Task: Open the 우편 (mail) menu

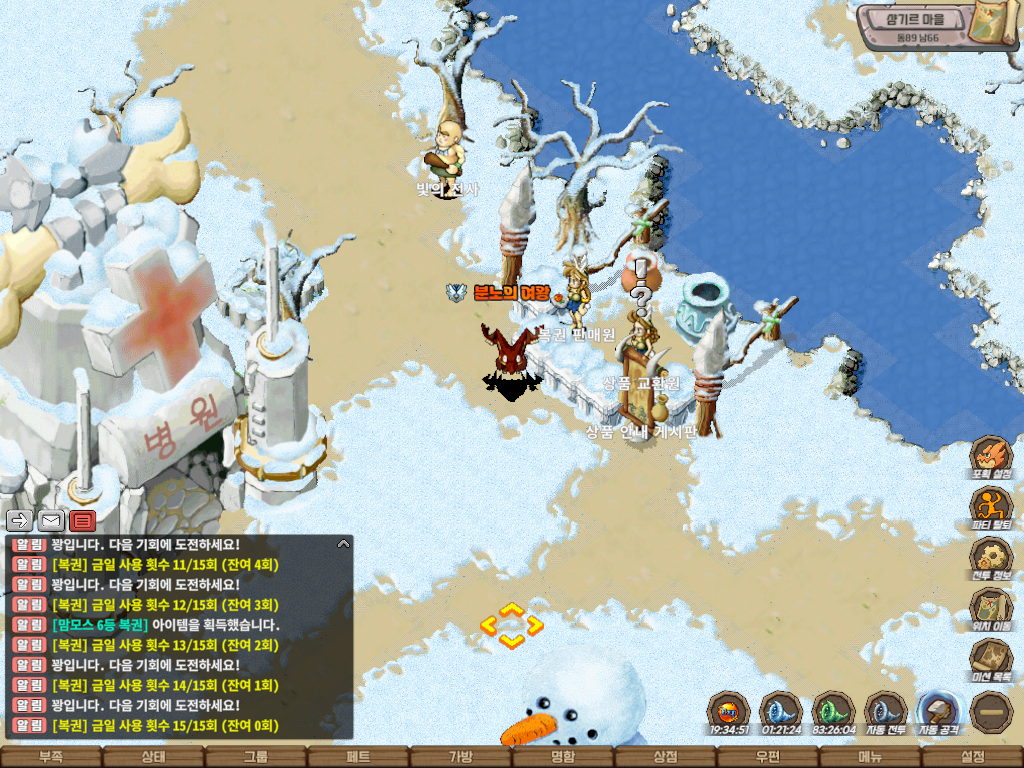Action: tap(768, 757)
